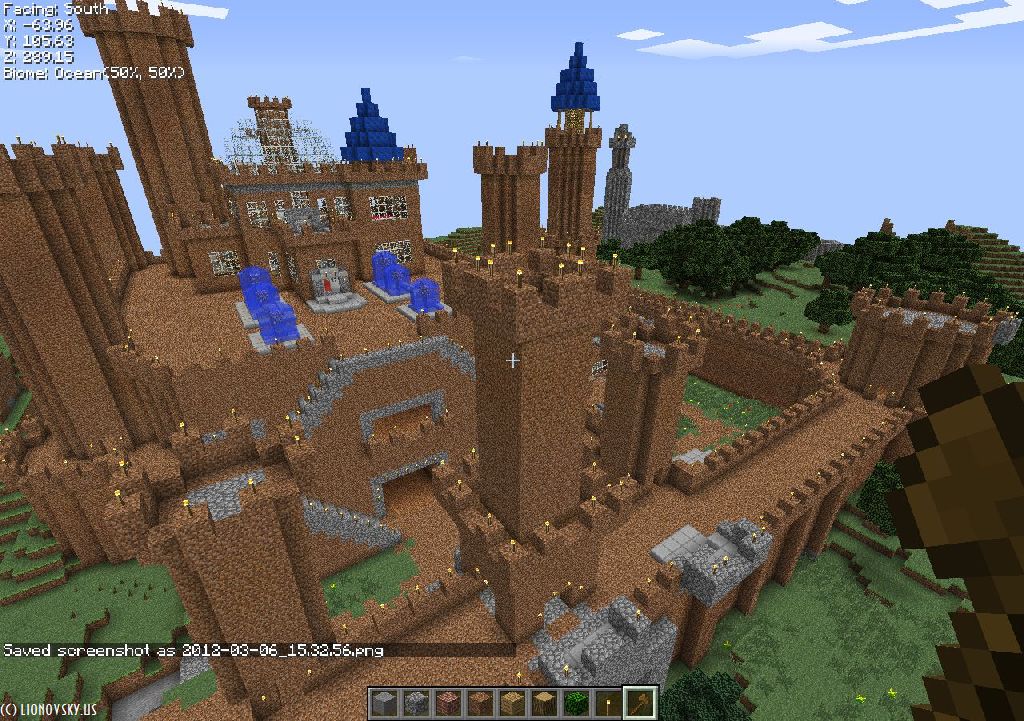Screen dimensions: 1024x721
Task: Choose the green leaves block slot
Action: [575, 703]
